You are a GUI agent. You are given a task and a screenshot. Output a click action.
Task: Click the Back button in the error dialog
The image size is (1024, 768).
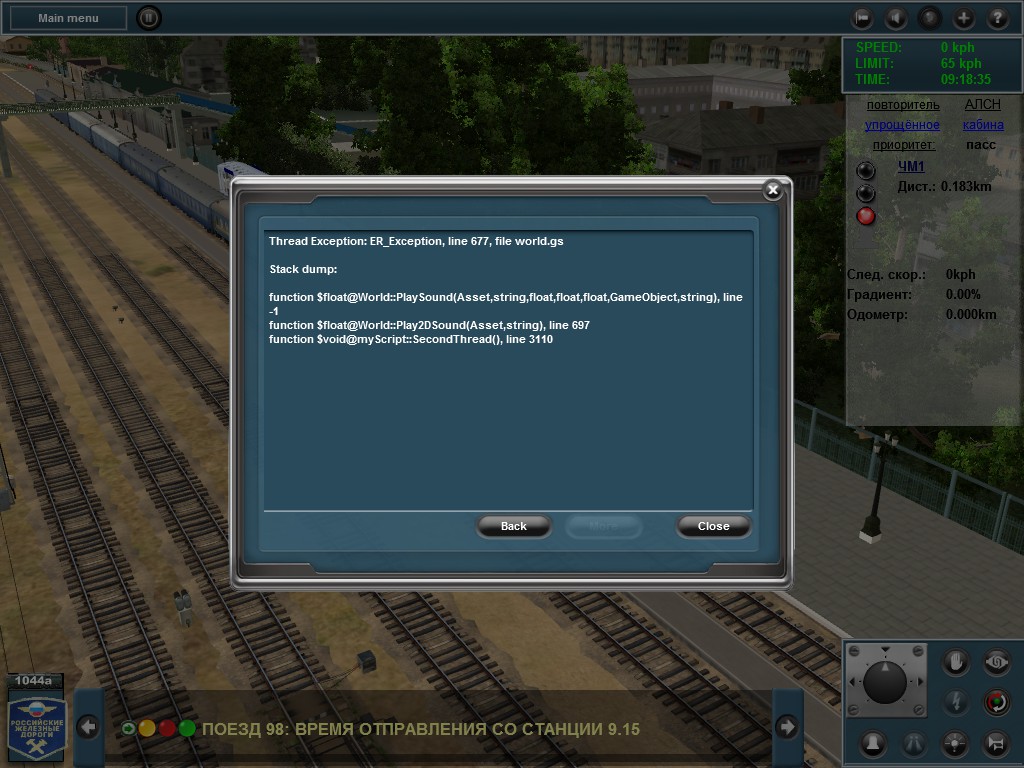[x=513, y=526]
